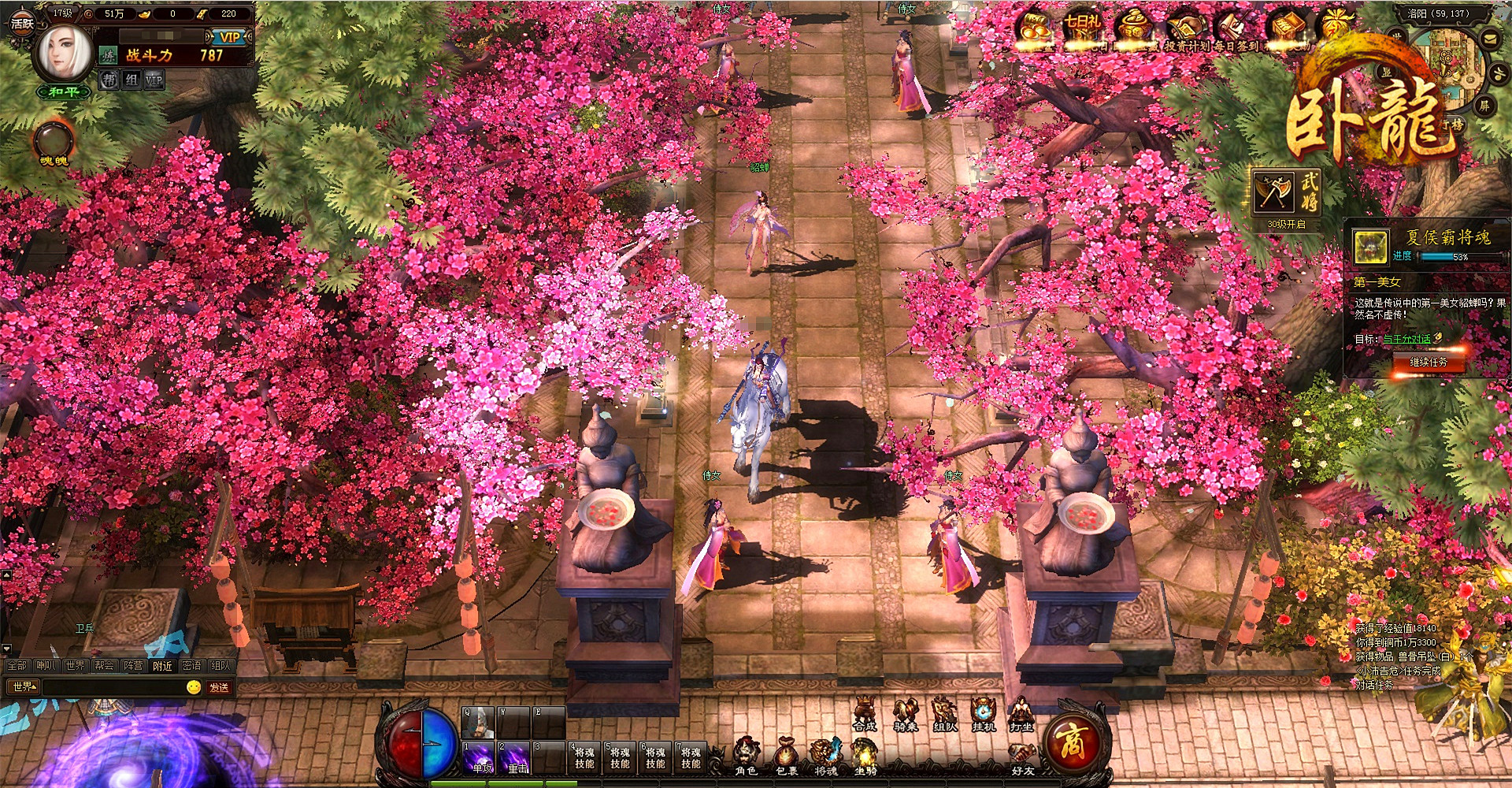The image size is (1512, 788).
Task: Open the chat emoji picker
Action: [194, 687]
